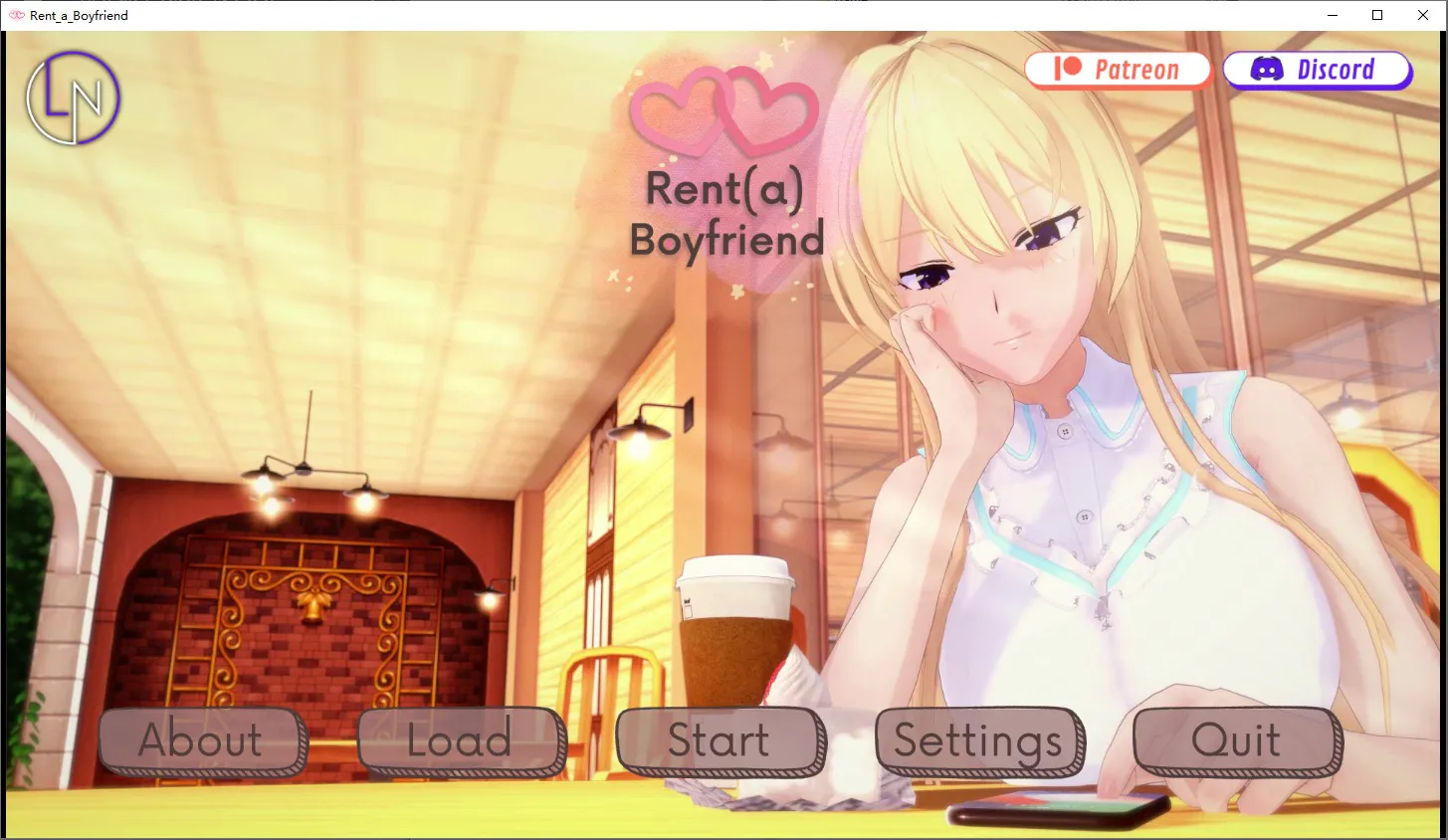Image resolution: width=1448 pixels, height=840 pixels.
Task: Maximize the game window
Action: coord(1377,15)
